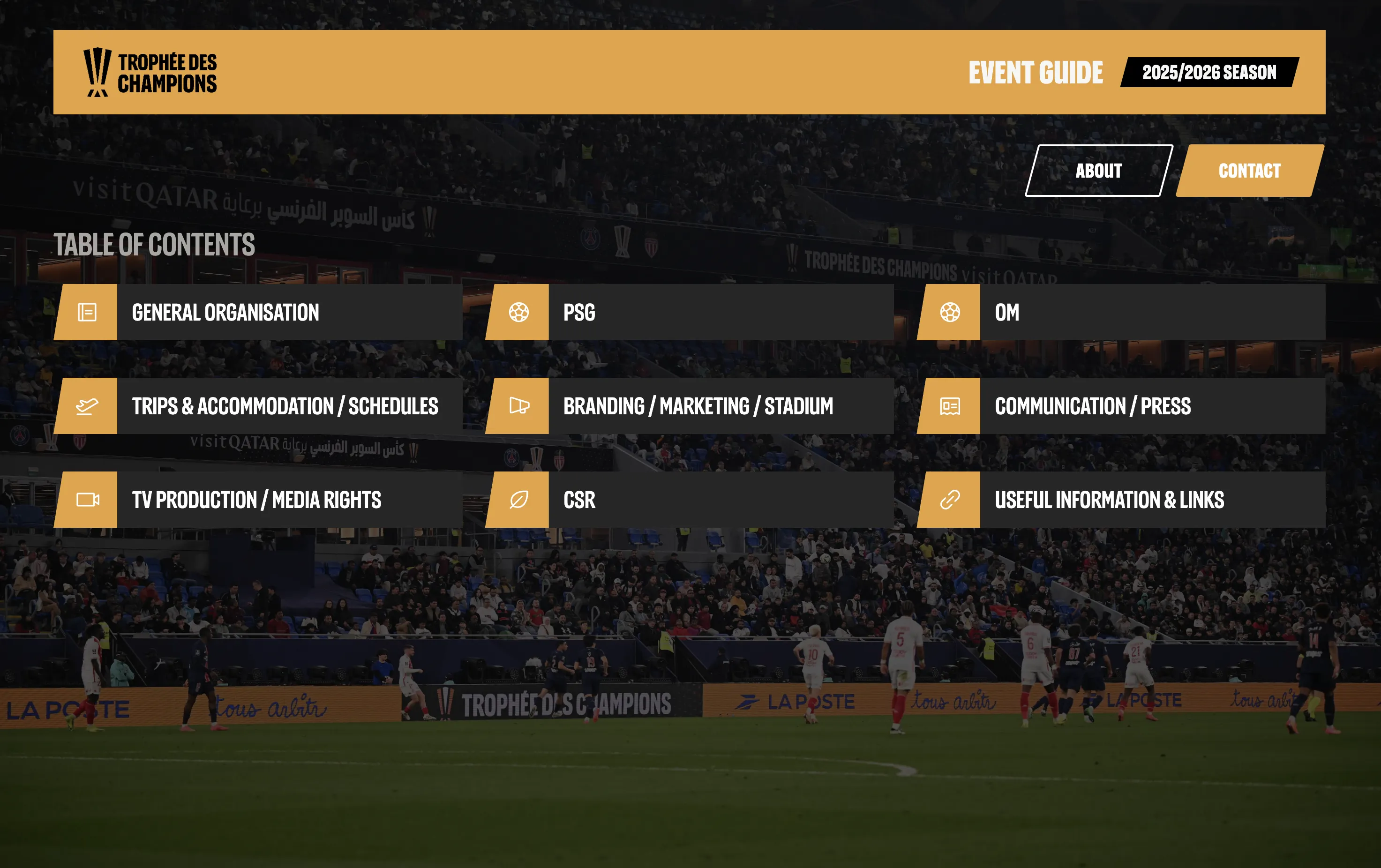Select TV Production / Media Rights
Image resolution: width=1381 pixels, height=868 pixels.
pos(258,499)
